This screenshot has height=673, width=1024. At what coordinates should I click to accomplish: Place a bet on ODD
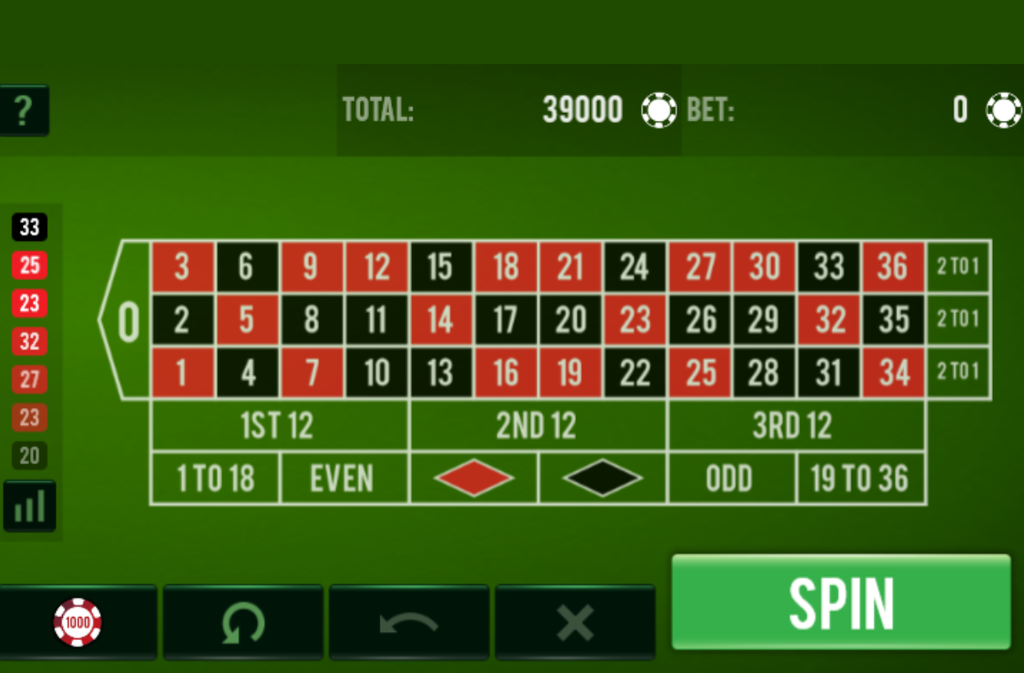click(730, 479)
